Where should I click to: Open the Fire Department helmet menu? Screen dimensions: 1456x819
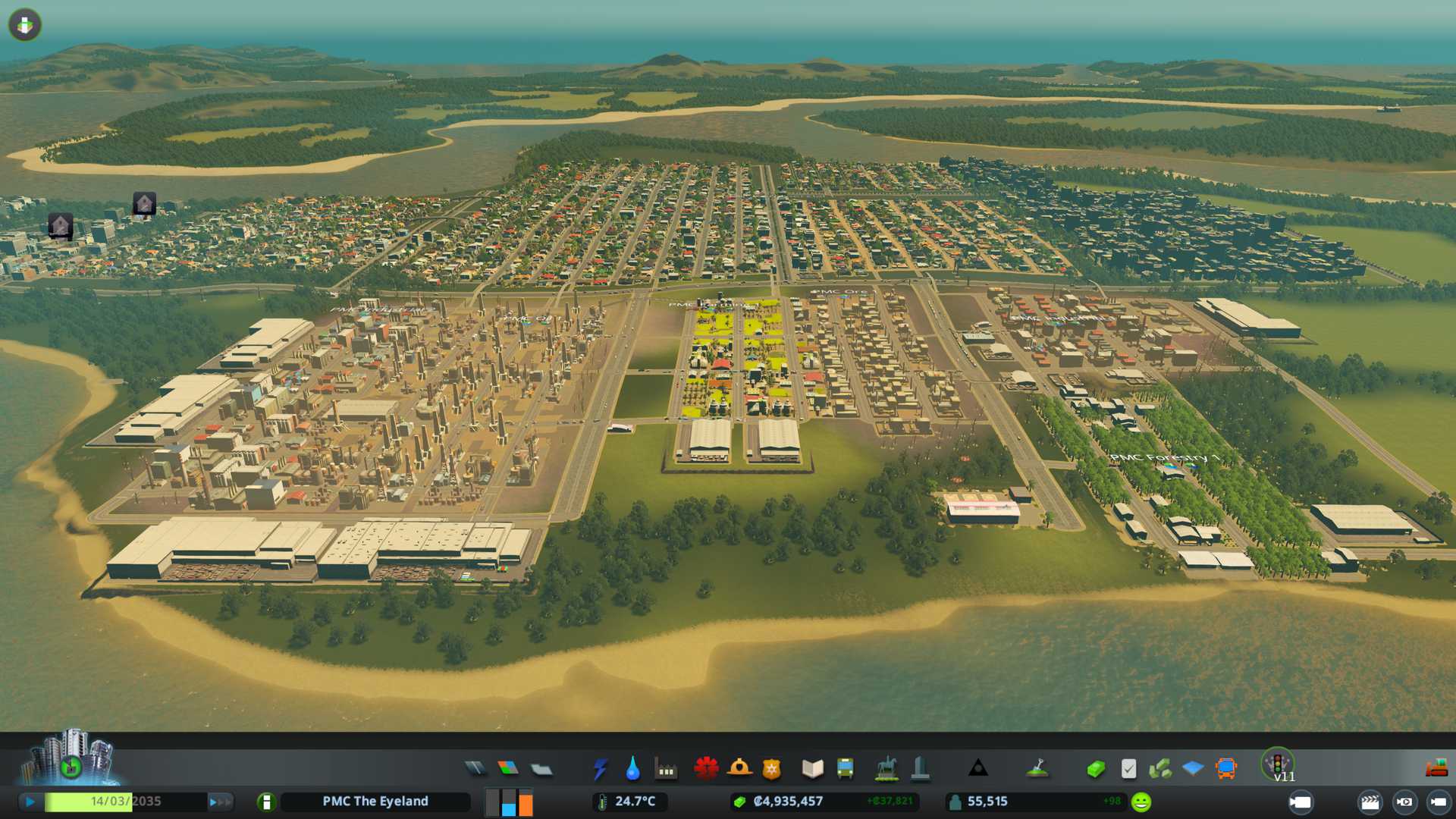coord(739,769)
